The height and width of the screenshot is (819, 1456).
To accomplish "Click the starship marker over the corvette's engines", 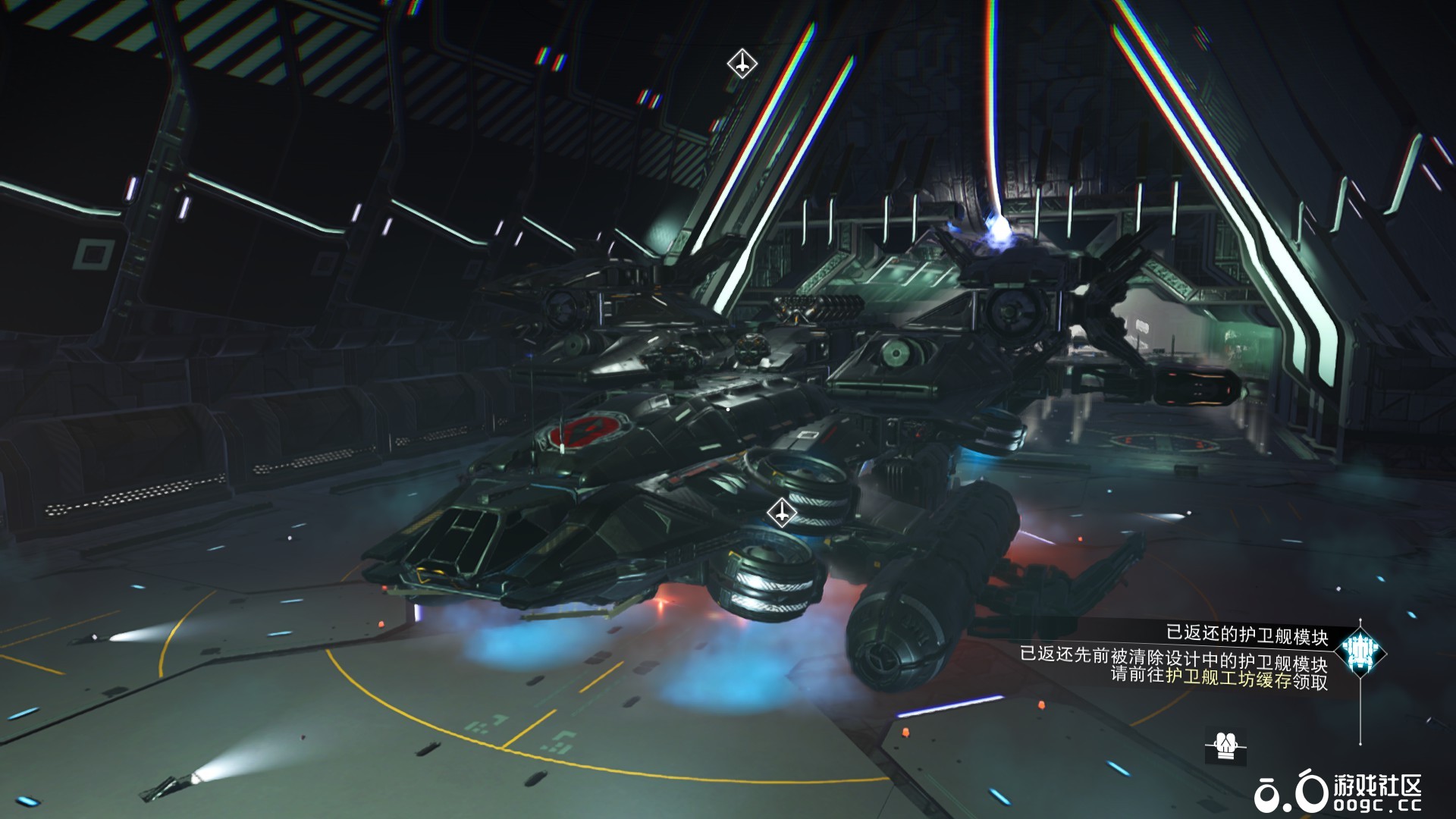I will (x=780, y=513).
